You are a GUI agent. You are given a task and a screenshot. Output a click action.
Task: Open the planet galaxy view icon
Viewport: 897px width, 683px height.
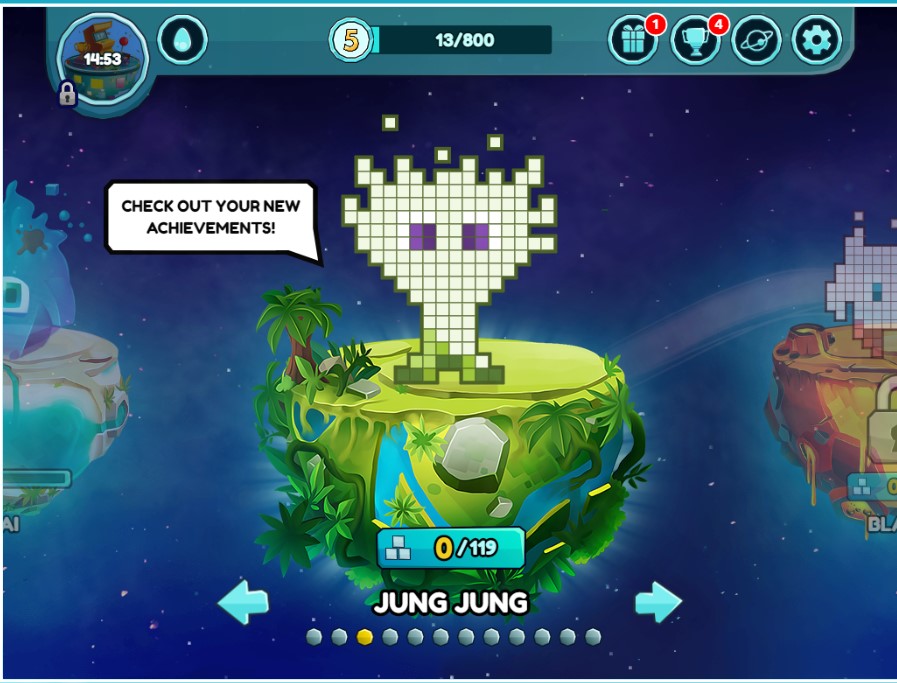coord(756,41)
